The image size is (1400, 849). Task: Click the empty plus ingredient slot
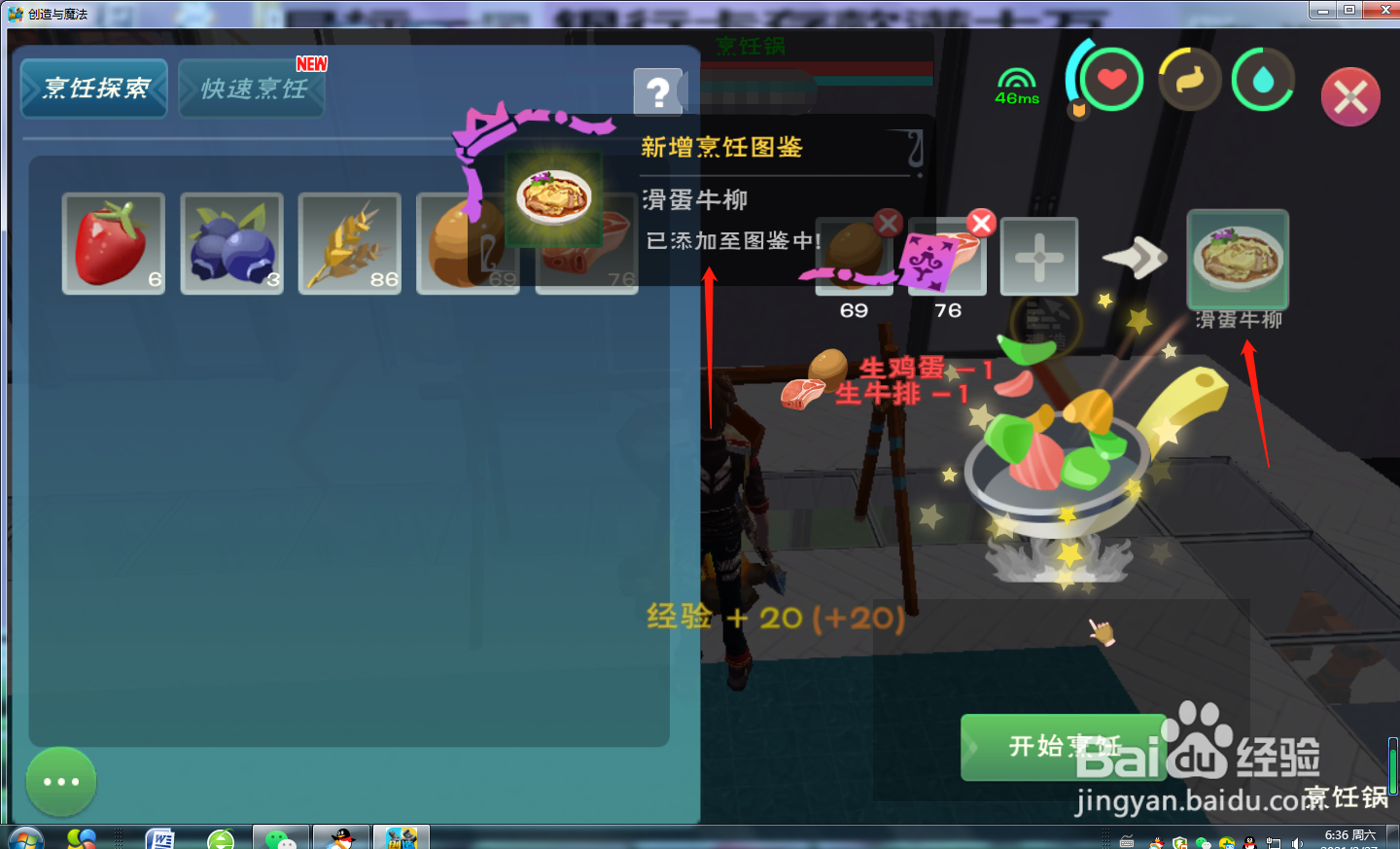(1038, 257)
